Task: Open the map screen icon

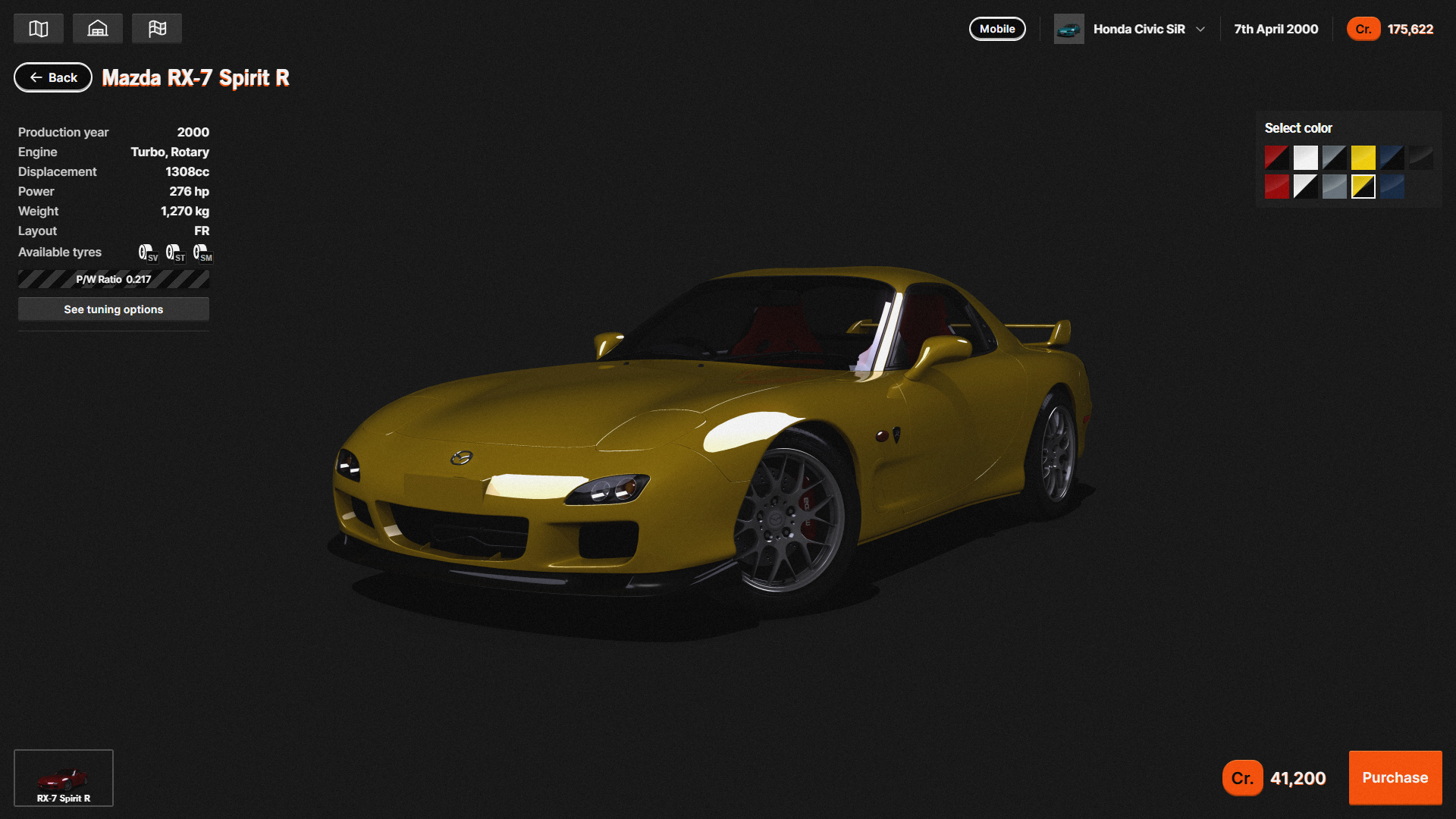Action: pyautogui.click(x=39, y=29)
